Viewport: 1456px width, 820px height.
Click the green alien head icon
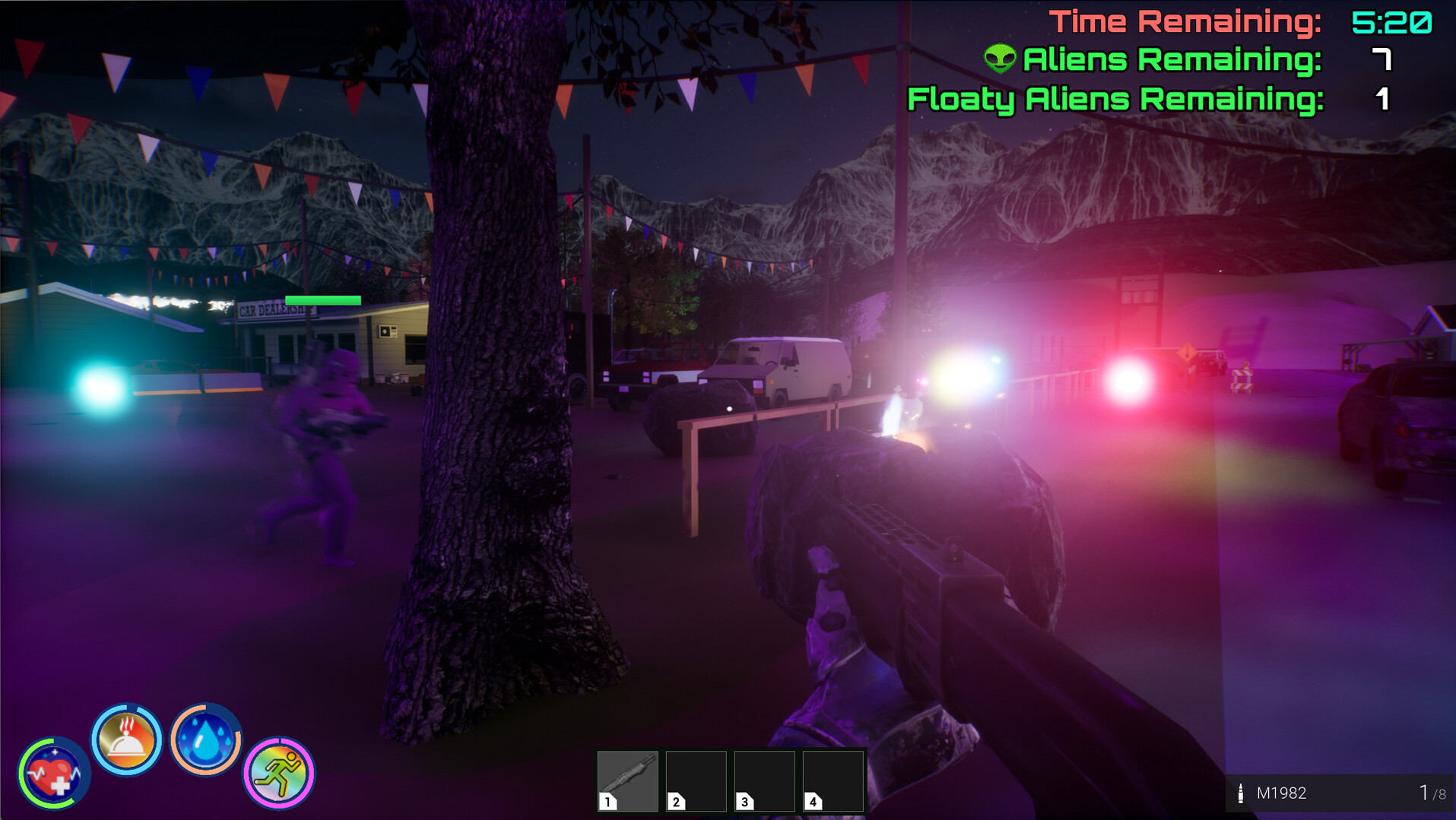[x=1000, y=59]
